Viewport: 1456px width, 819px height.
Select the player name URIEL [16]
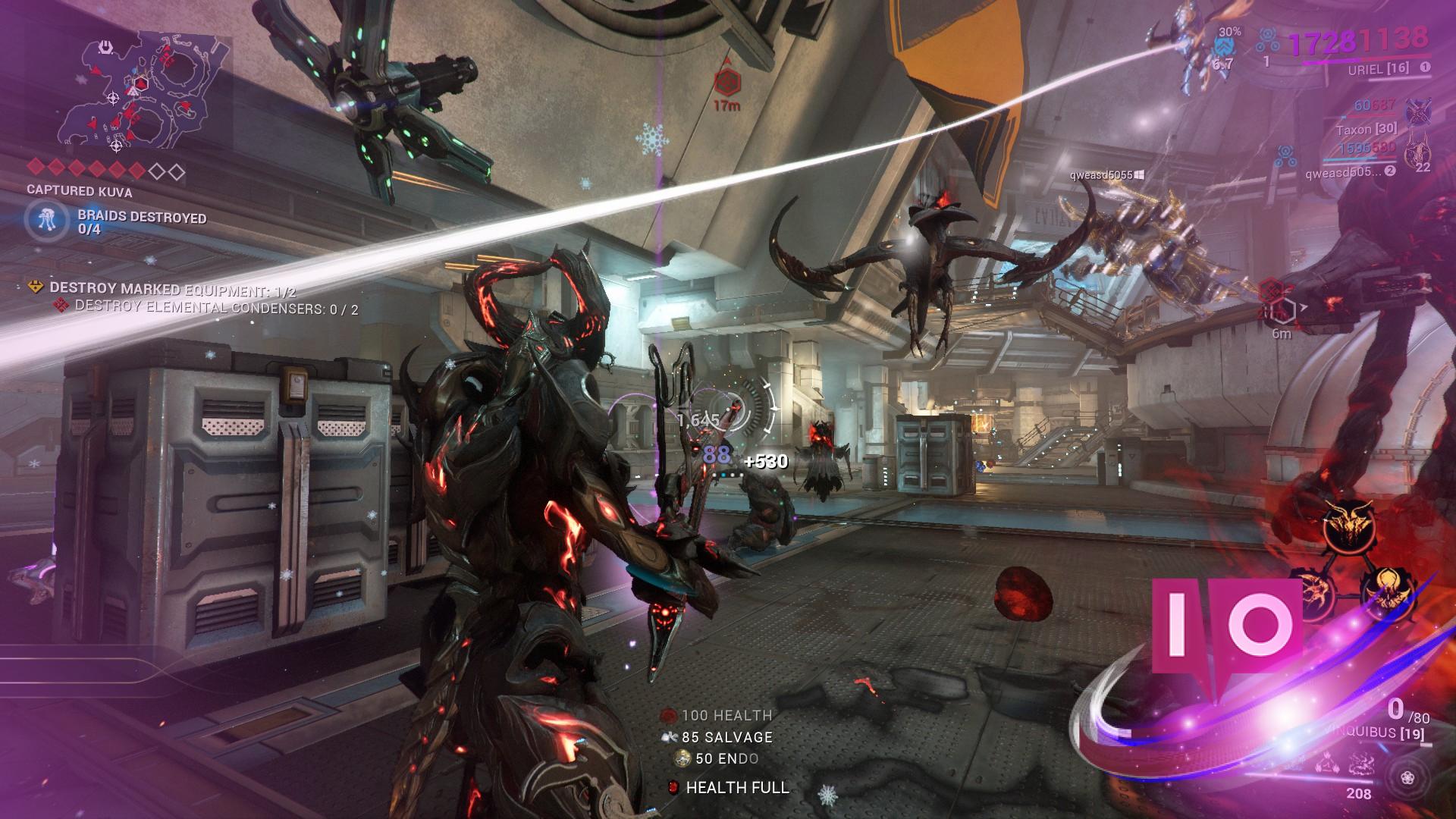(1378, 69)
